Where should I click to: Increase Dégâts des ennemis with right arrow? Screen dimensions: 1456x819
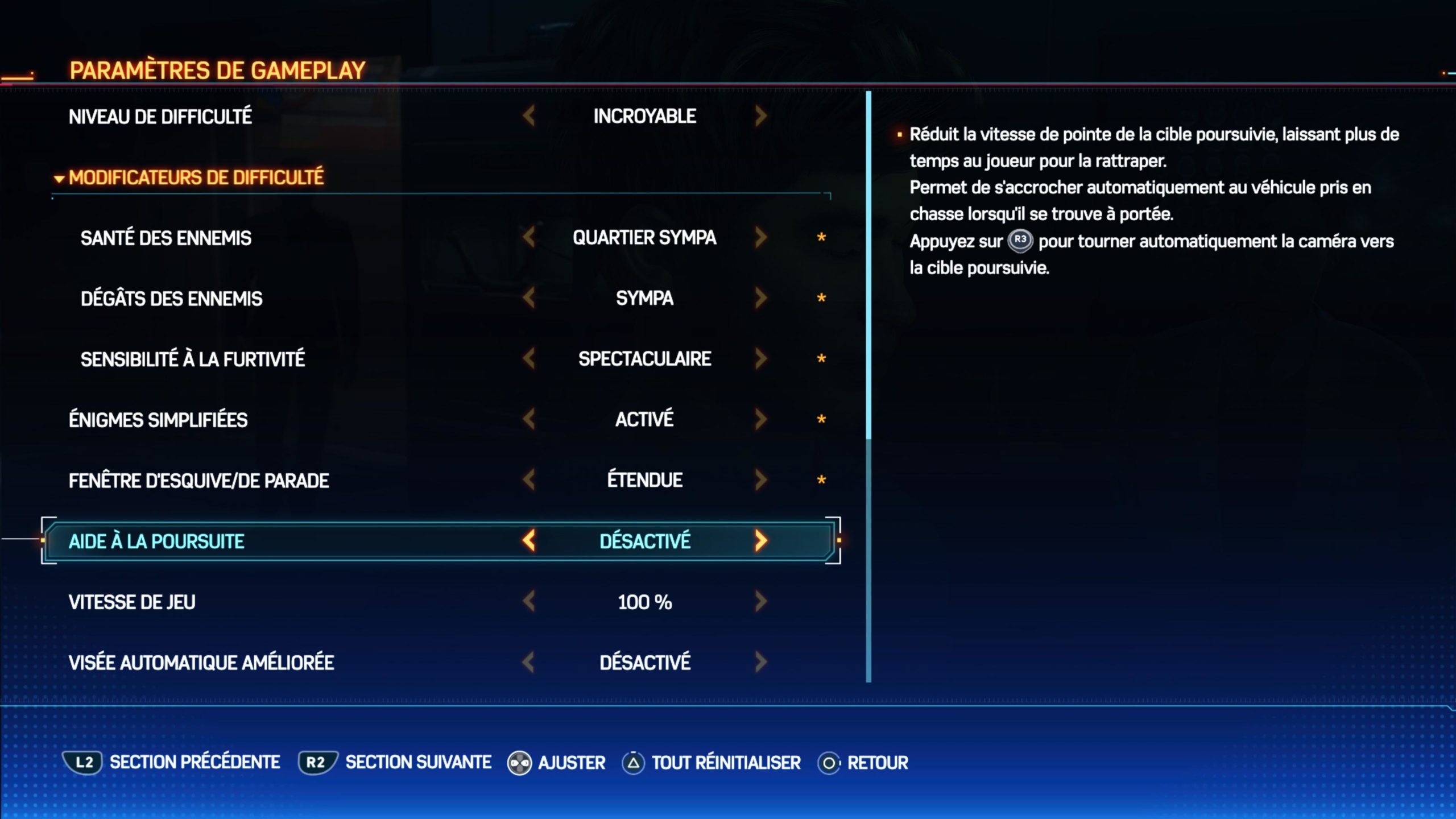pos(761,298)
